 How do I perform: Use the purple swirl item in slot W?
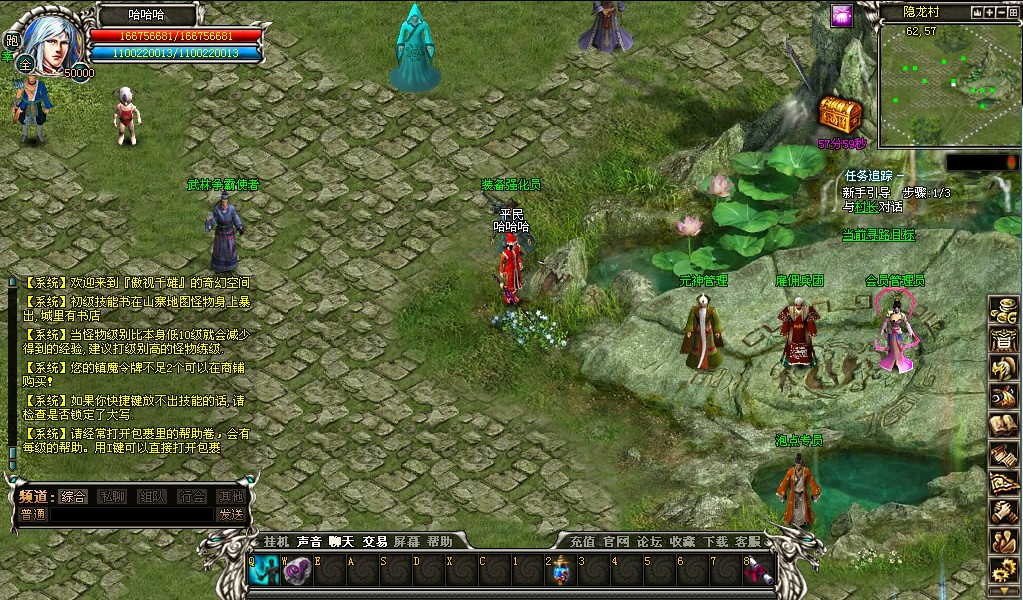point(298,571)
